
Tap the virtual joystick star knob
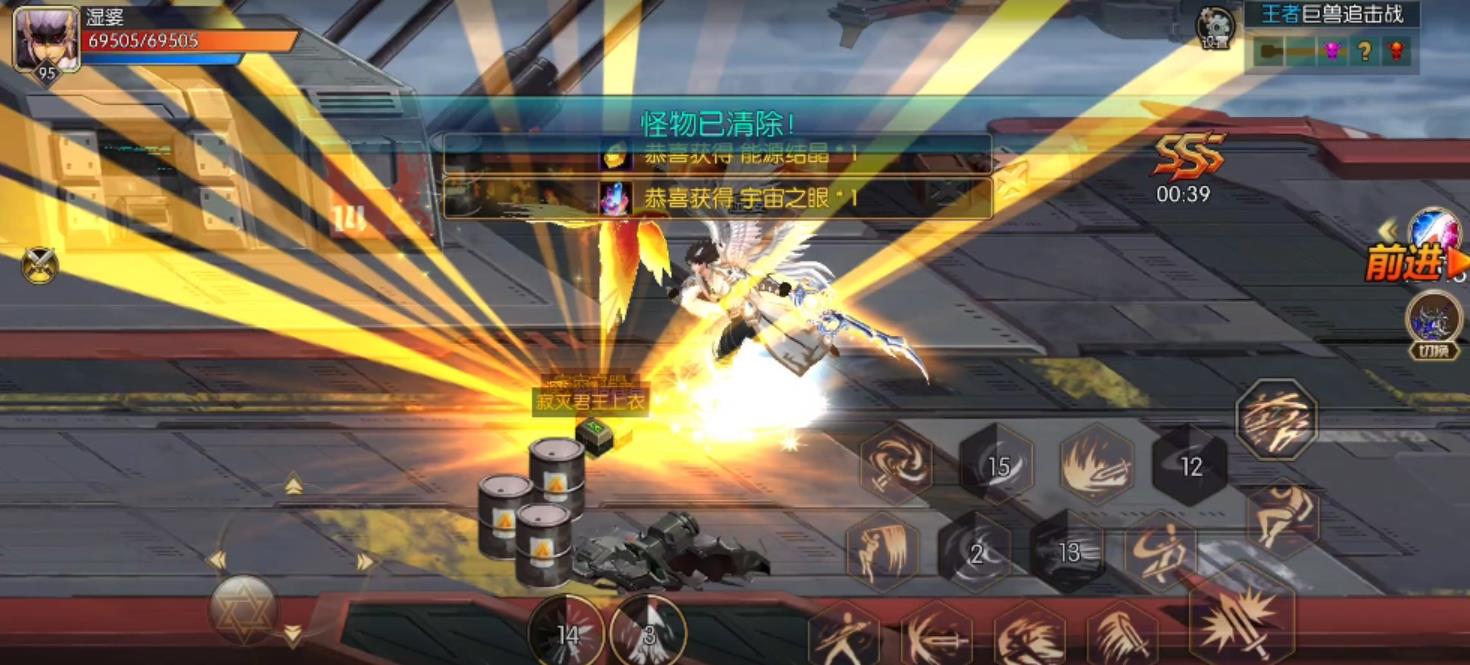(x=244, y=609)
